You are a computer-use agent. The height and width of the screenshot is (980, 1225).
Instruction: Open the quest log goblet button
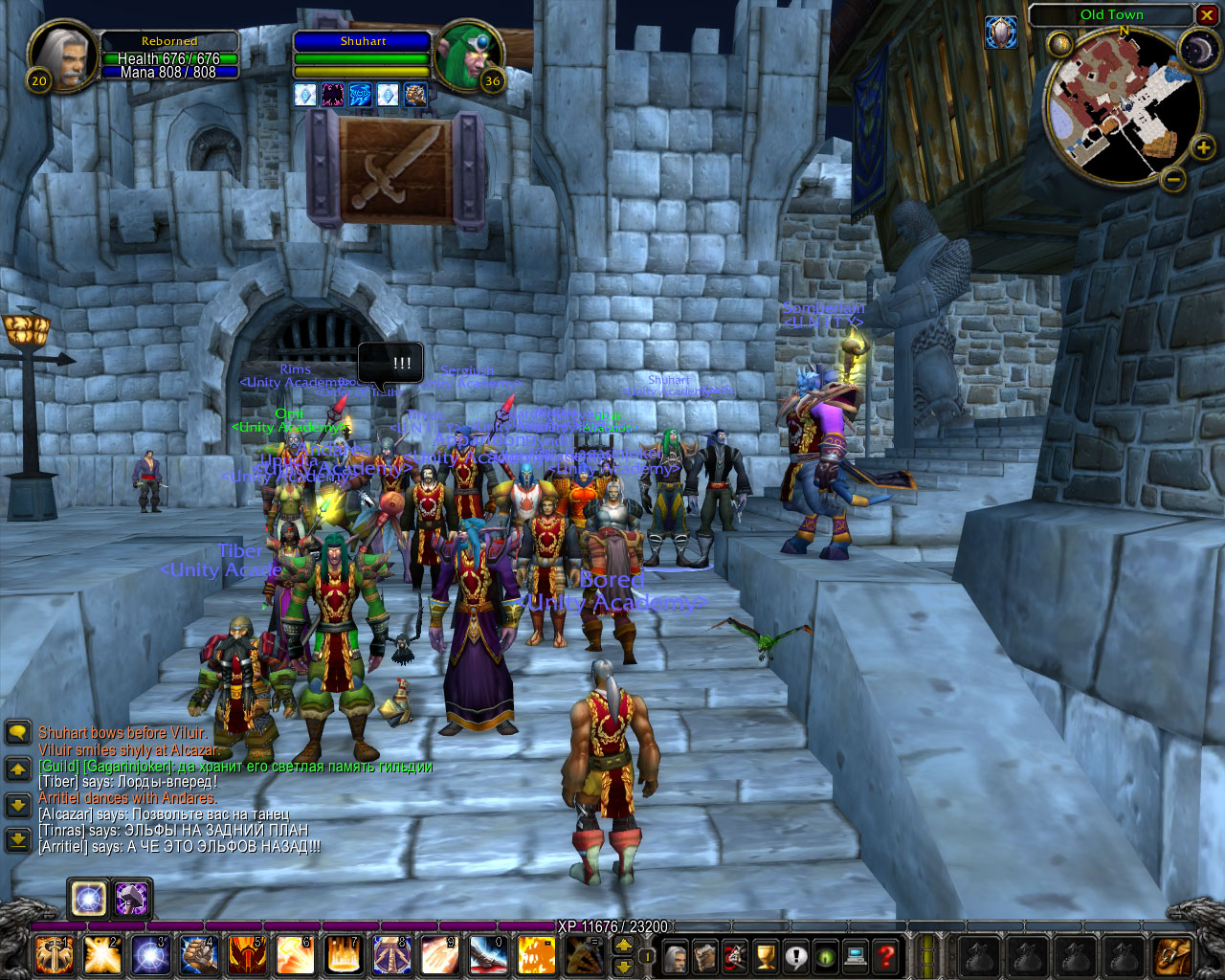(x=766, y=956)
